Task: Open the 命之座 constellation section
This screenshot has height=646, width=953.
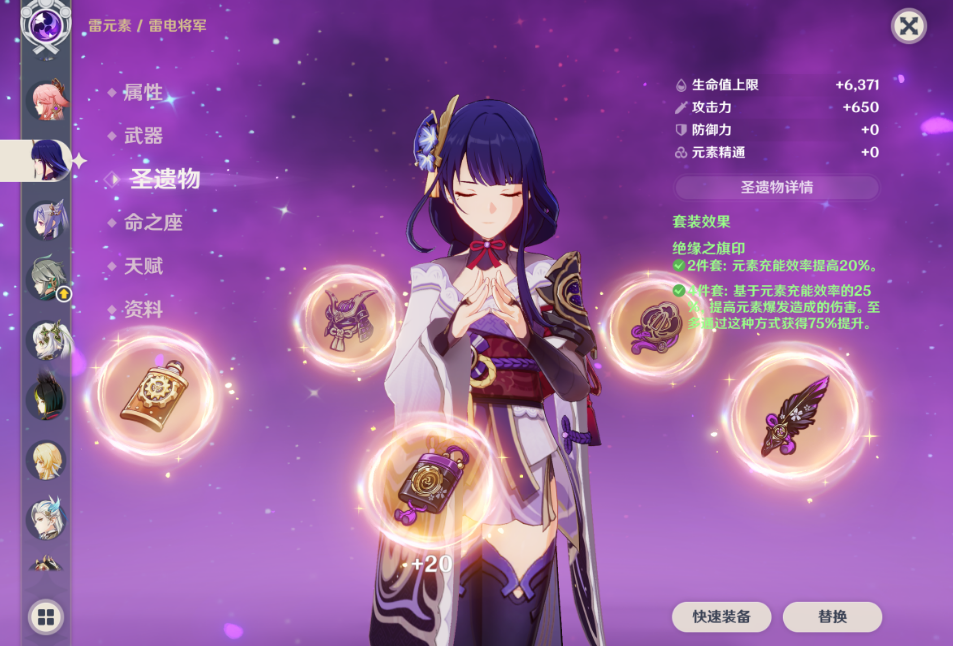Action: point(153,223)
